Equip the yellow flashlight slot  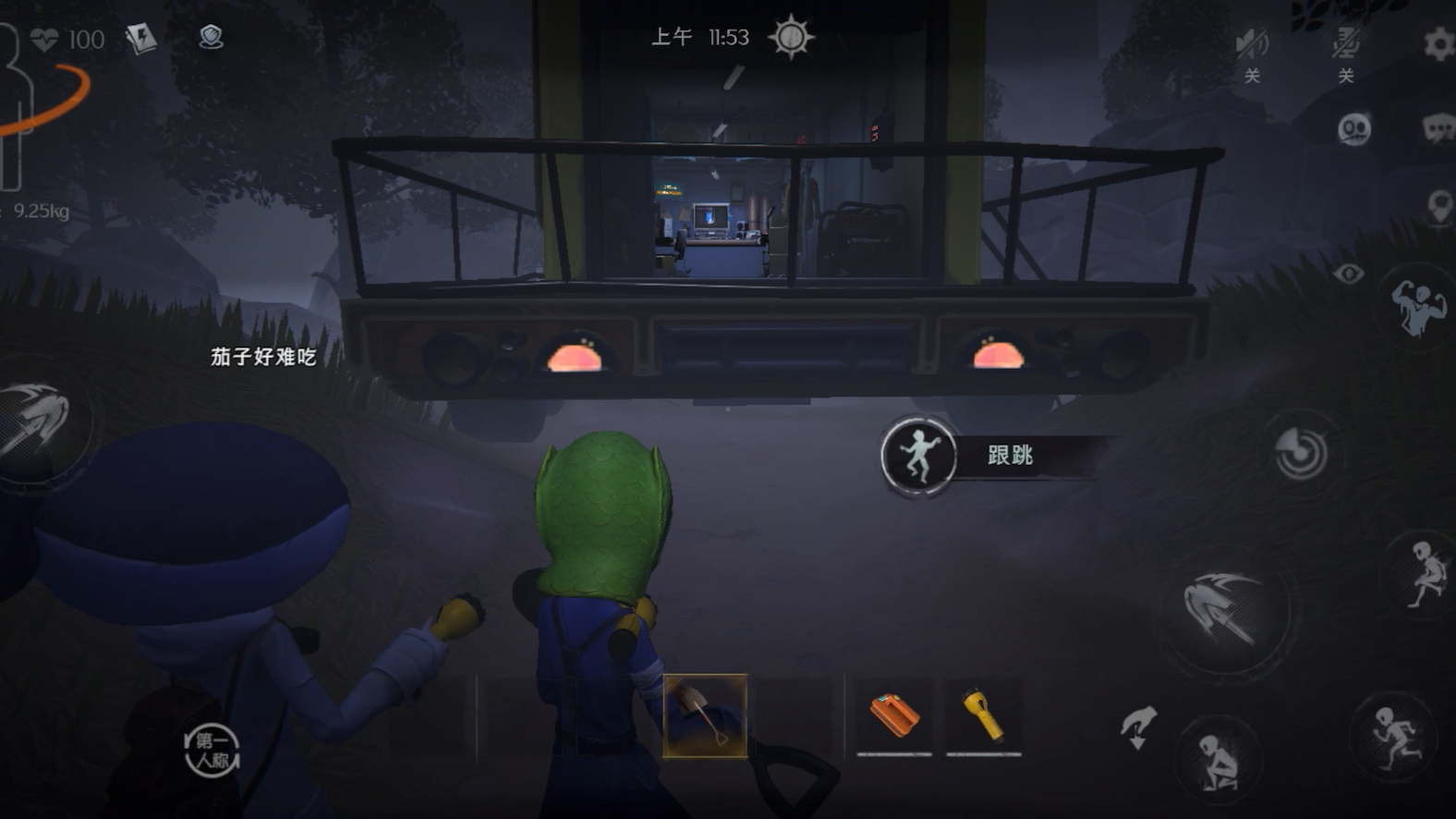[984, 716]
